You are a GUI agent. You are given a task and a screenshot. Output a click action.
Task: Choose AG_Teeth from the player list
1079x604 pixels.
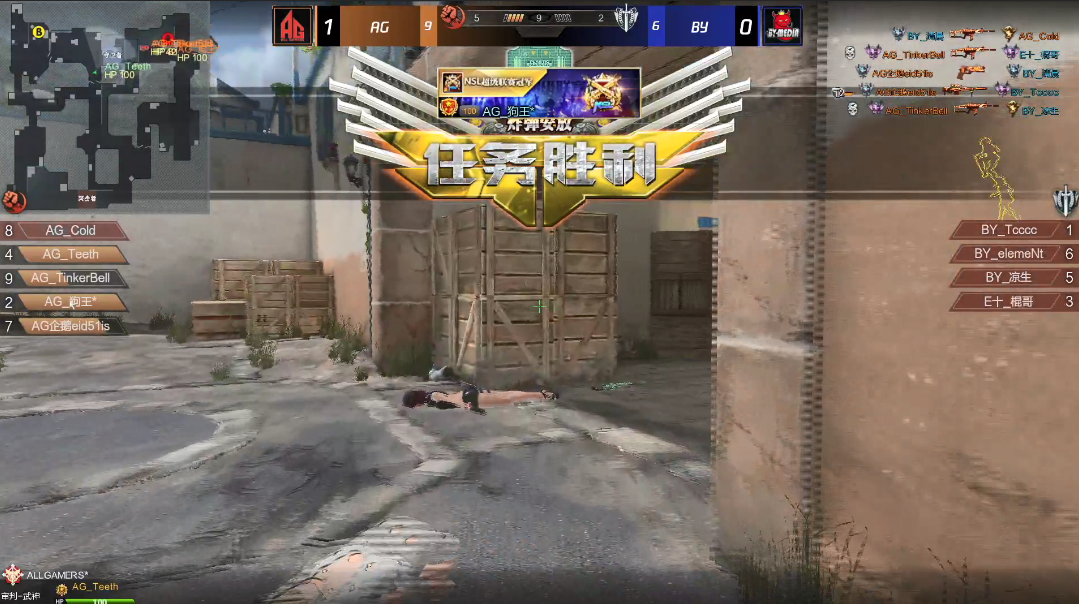(x=70, y=255)
